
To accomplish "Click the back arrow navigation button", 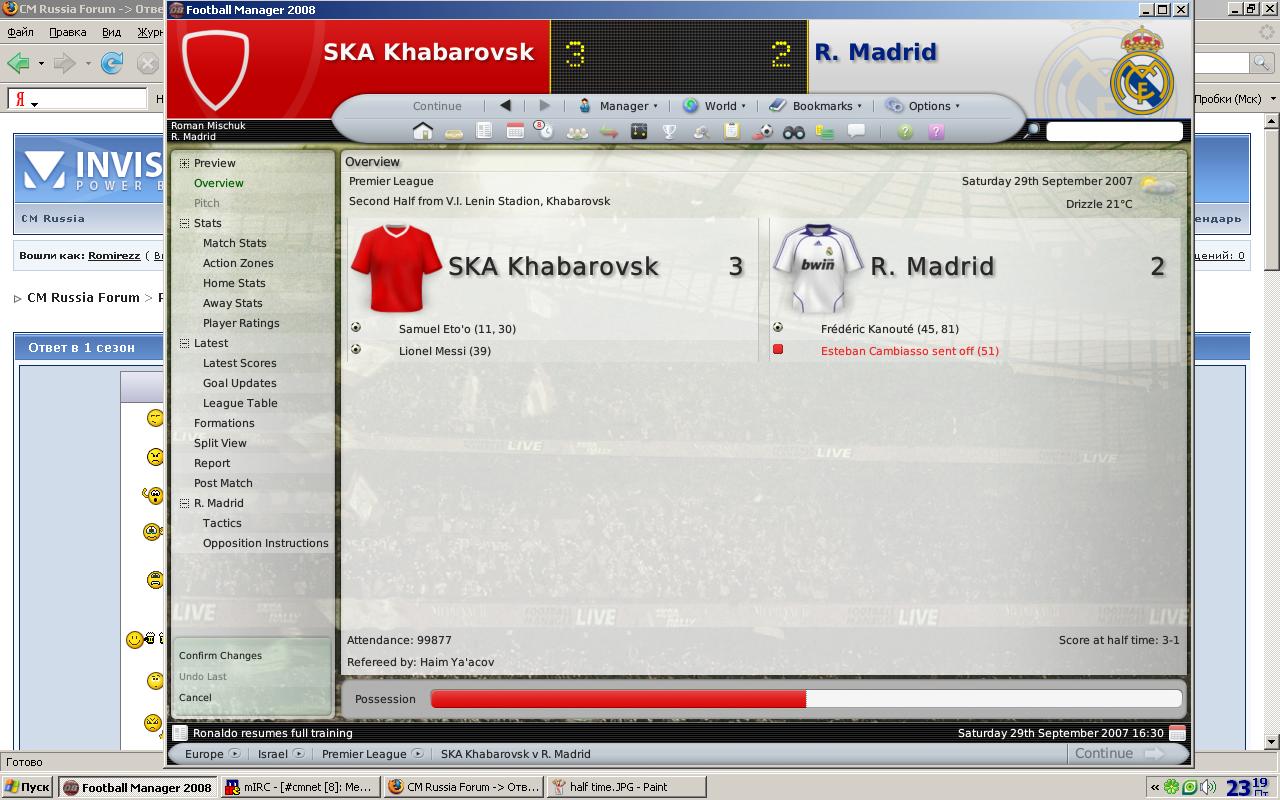I will coord(505,105).
